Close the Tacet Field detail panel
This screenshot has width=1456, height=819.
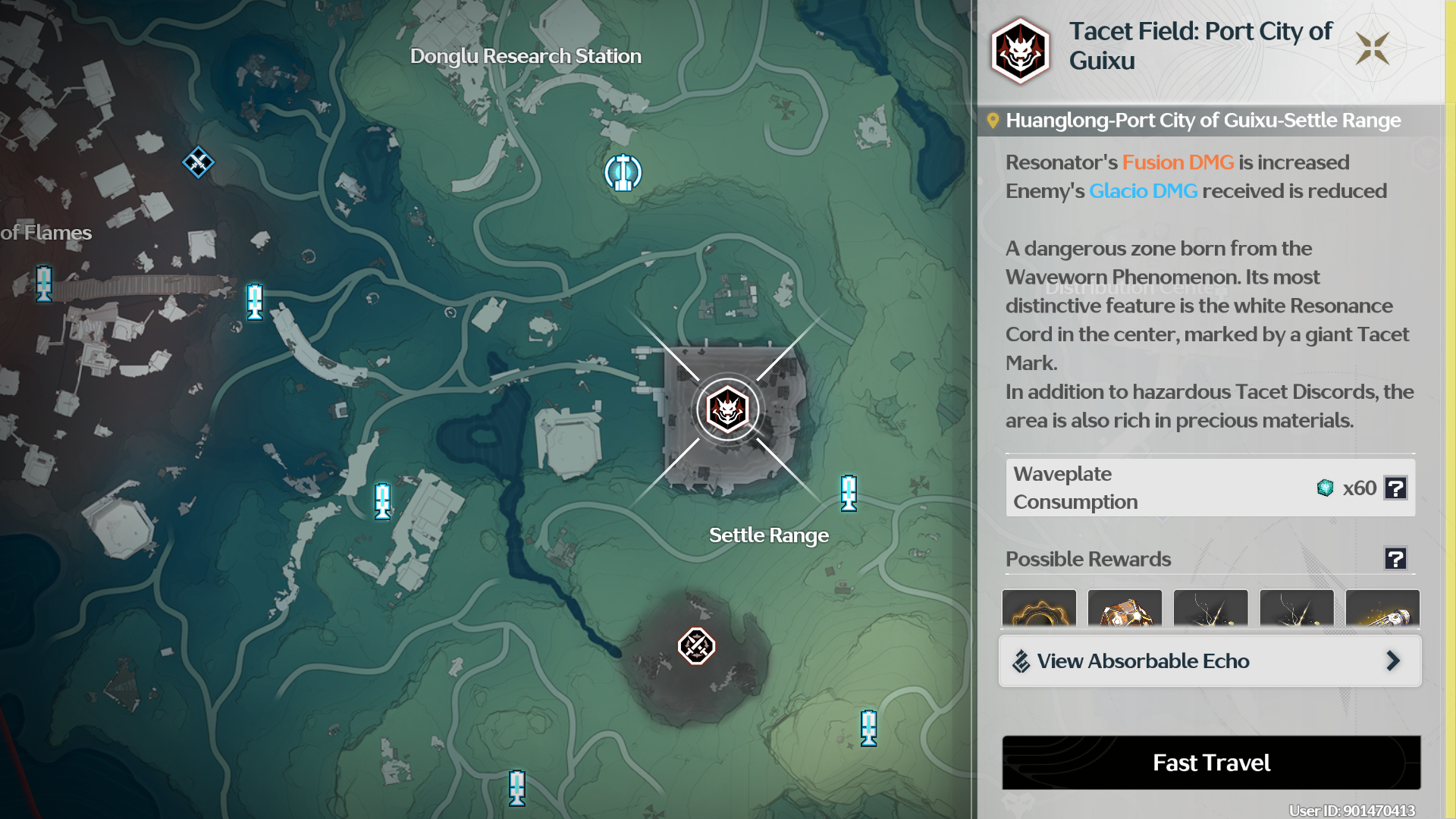pos(1373,48)
